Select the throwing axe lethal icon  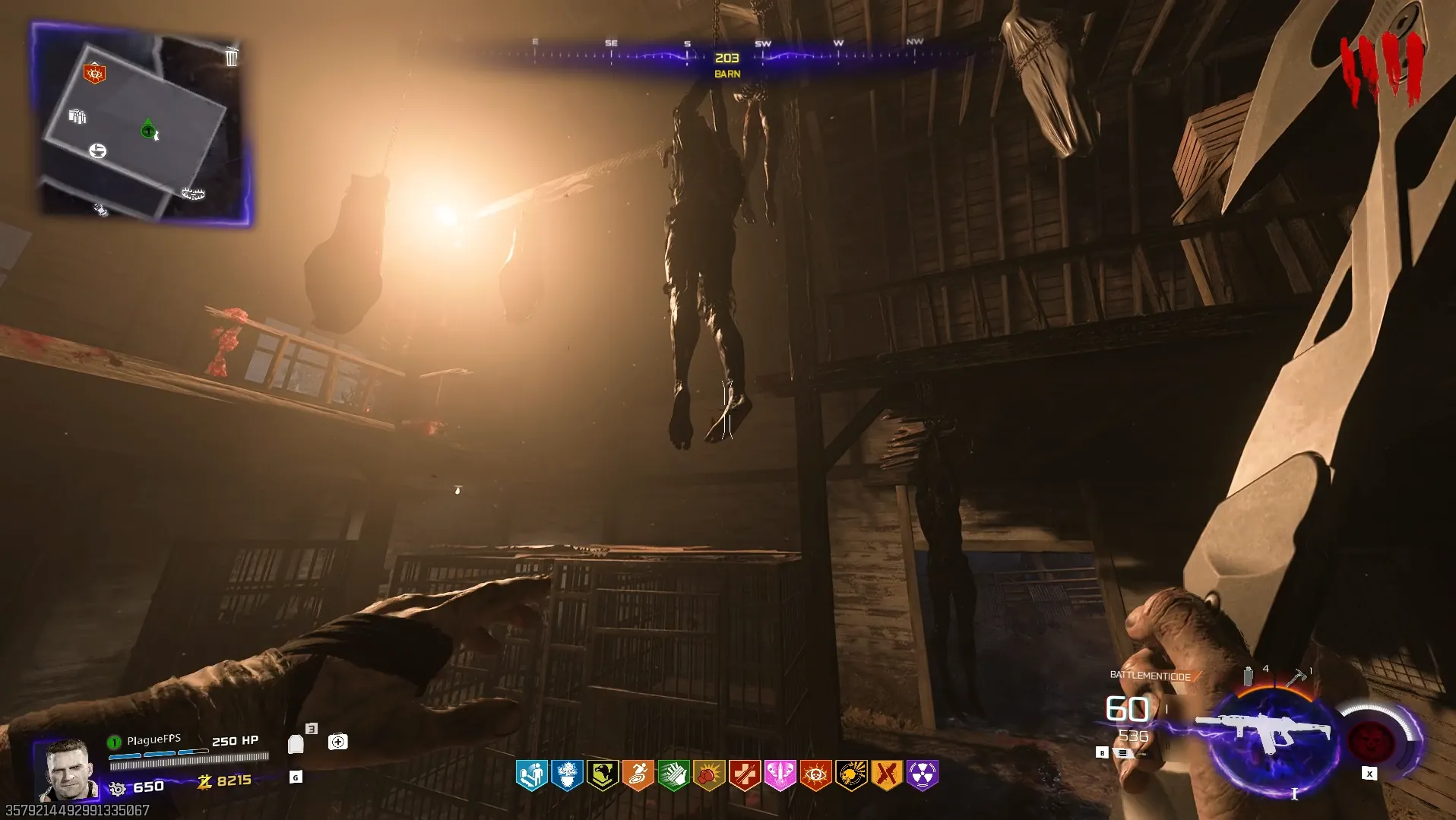(1296, 676)
